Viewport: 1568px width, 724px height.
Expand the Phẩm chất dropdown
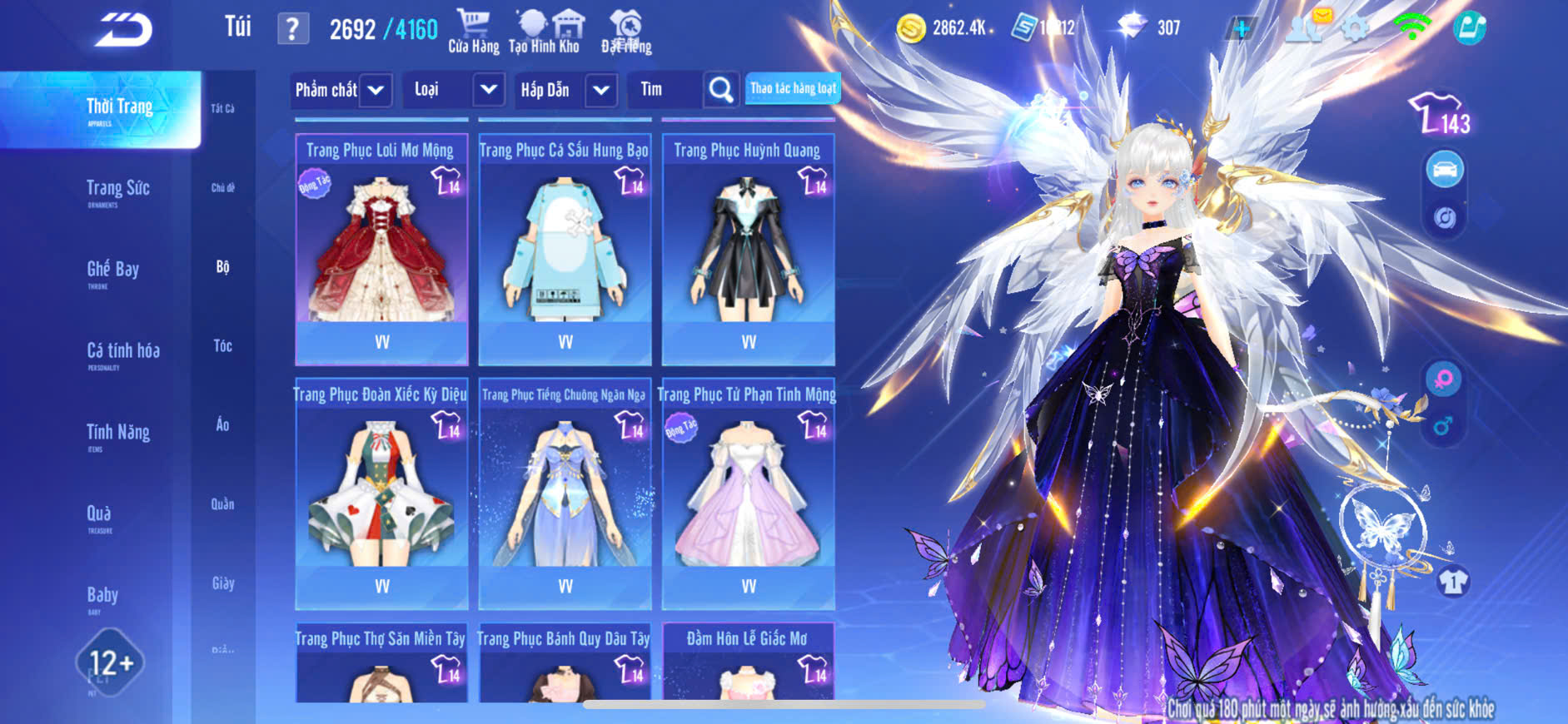[376, 90]
